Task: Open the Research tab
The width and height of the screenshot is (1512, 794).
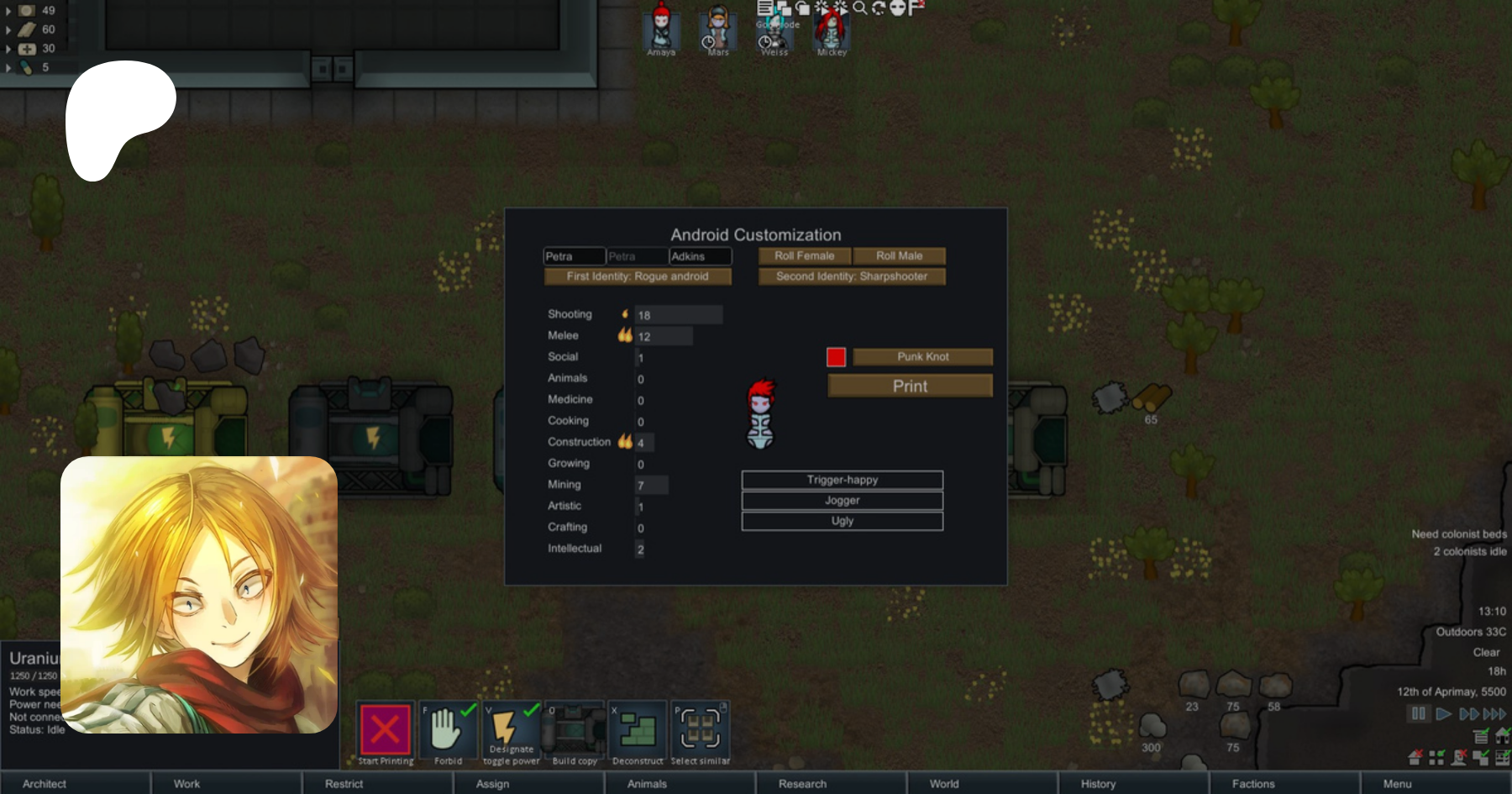Action: [x=802, y=784]
